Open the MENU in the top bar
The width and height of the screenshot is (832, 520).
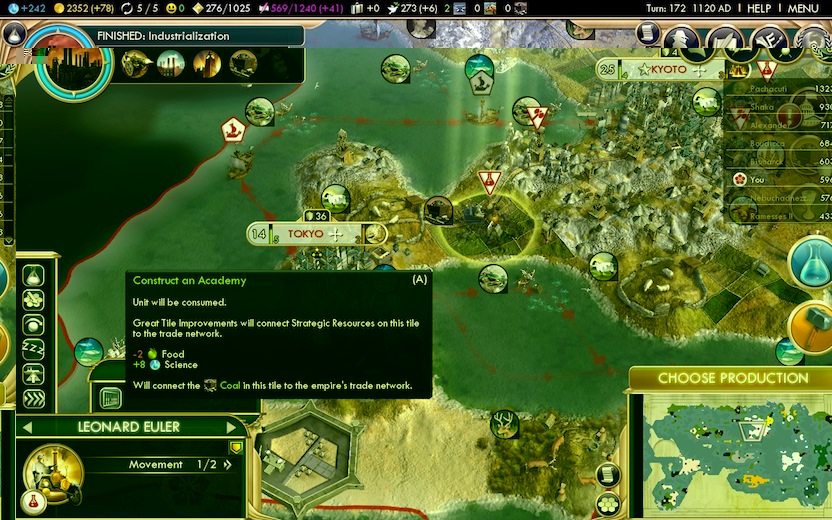[803, 8]
